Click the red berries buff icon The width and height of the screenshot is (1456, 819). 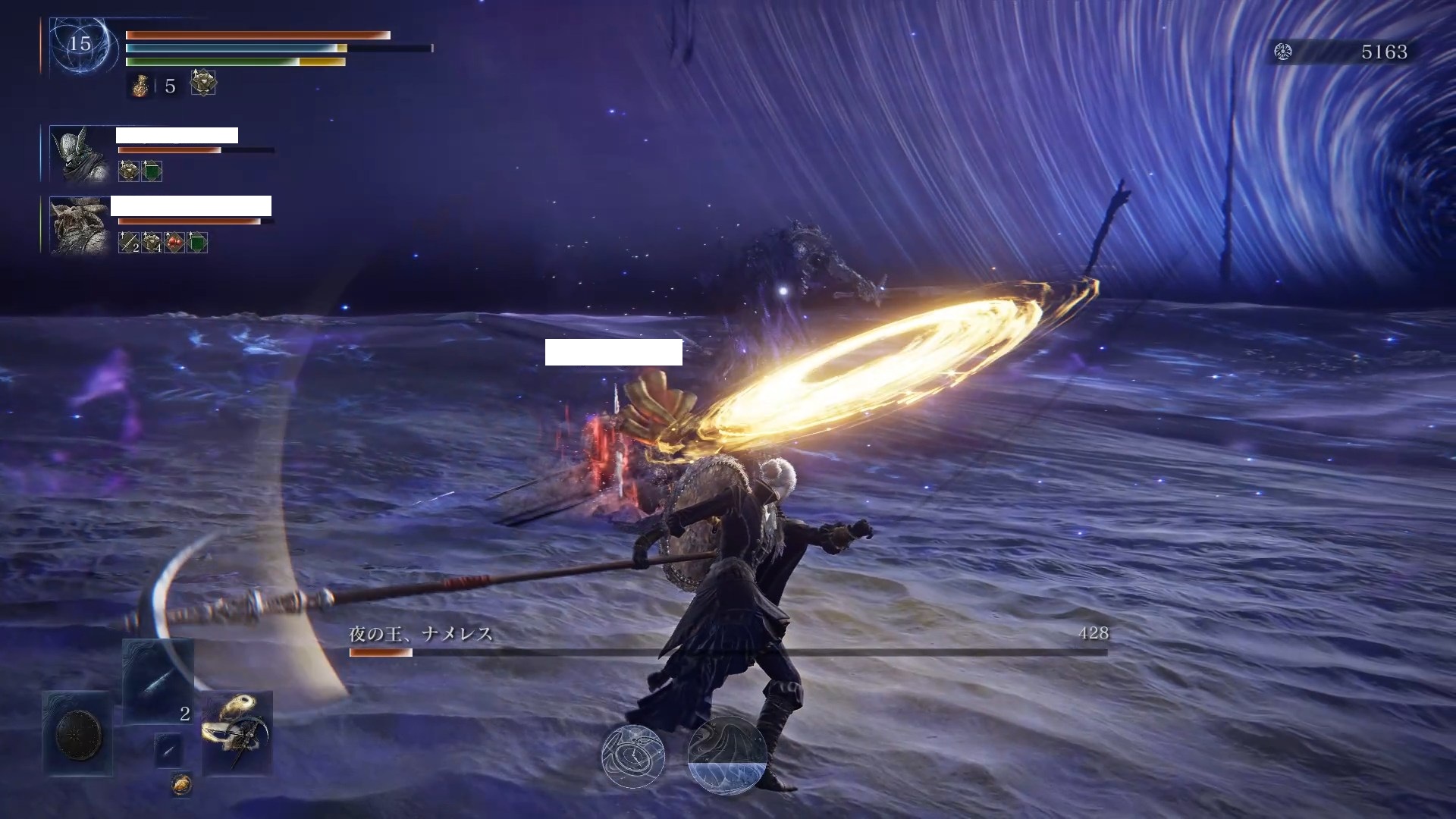(174, 243)
